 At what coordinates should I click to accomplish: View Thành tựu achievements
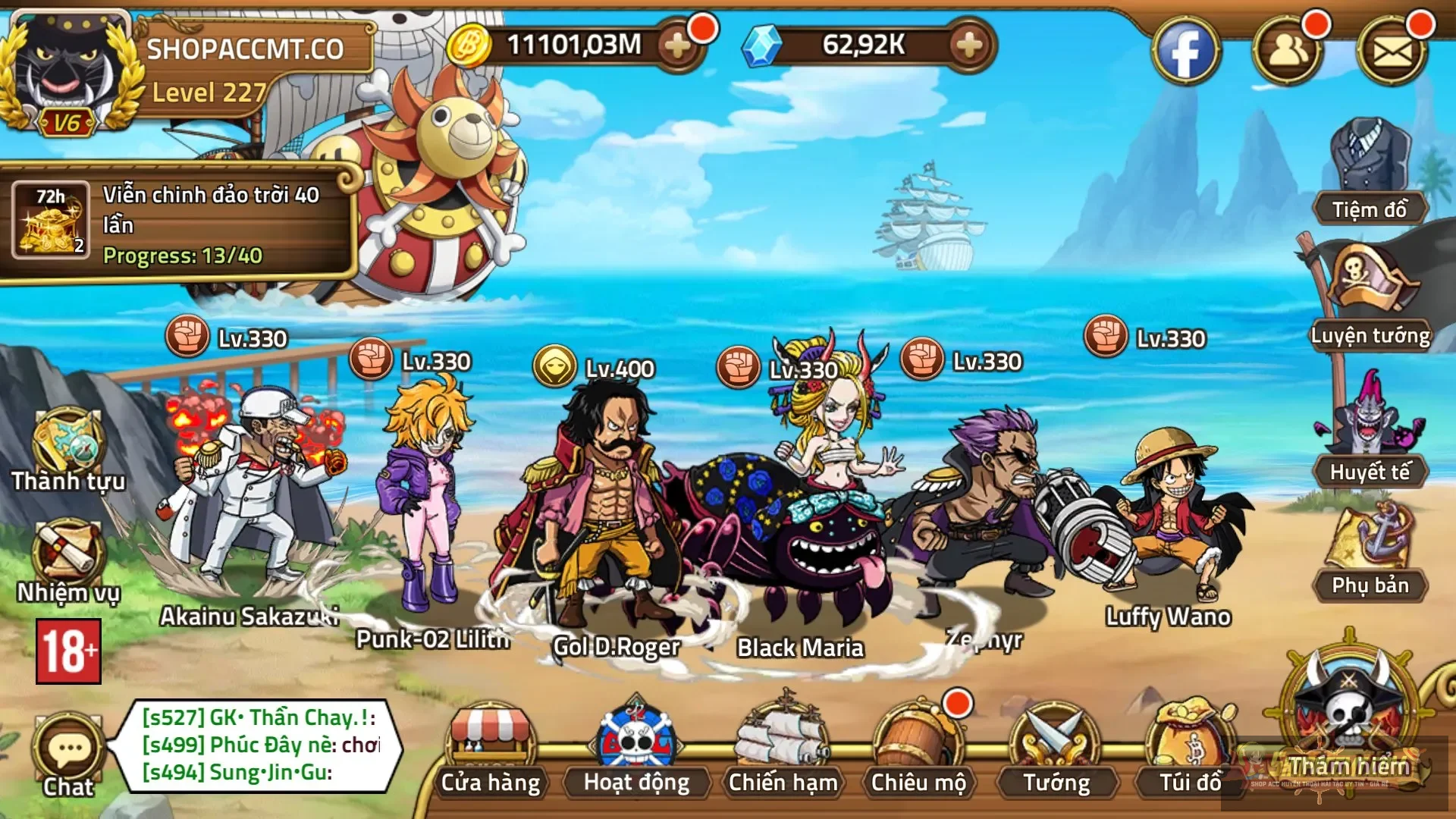pos(68,449)
